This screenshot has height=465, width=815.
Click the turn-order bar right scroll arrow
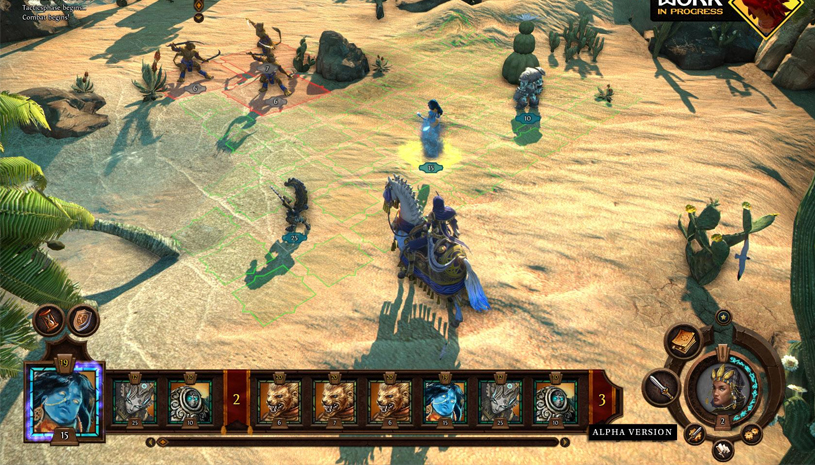(565, 442)
